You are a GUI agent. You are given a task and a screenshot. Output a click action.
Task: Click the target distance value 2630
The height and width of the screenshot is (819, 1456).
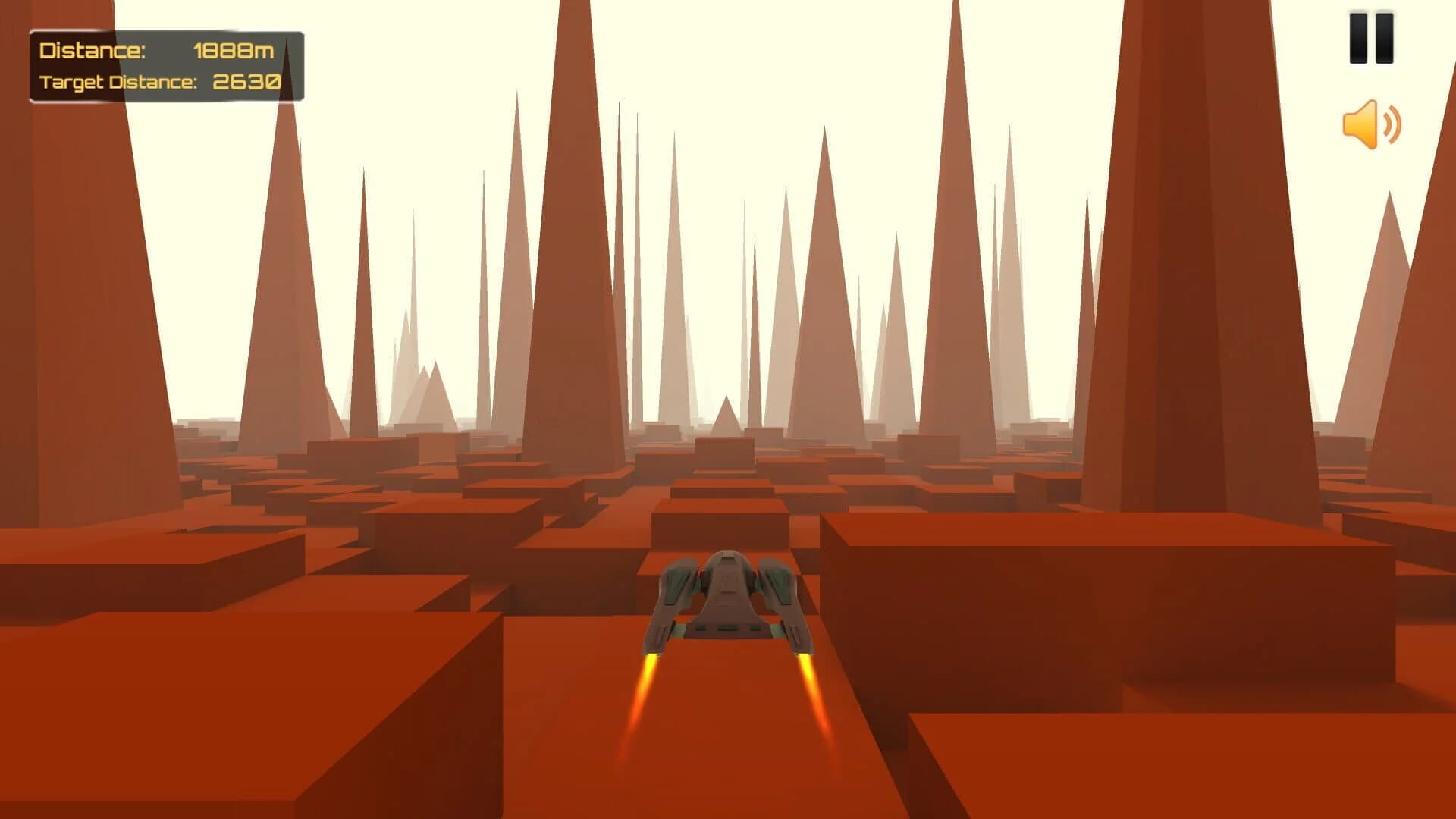click(x=248, y=80)
